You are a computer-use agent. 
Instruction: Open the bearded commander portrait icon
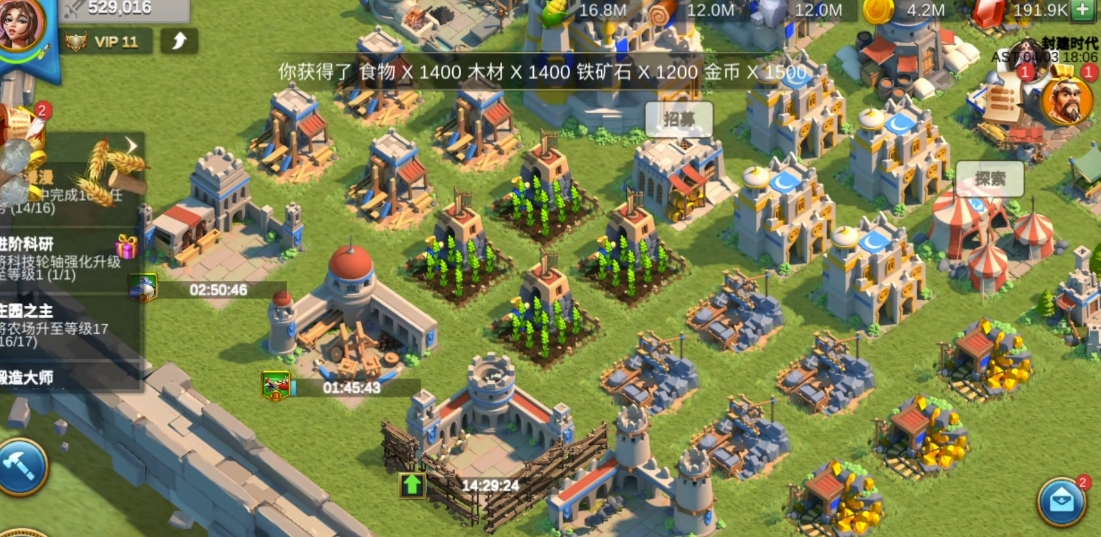[x=1066, y=101]
